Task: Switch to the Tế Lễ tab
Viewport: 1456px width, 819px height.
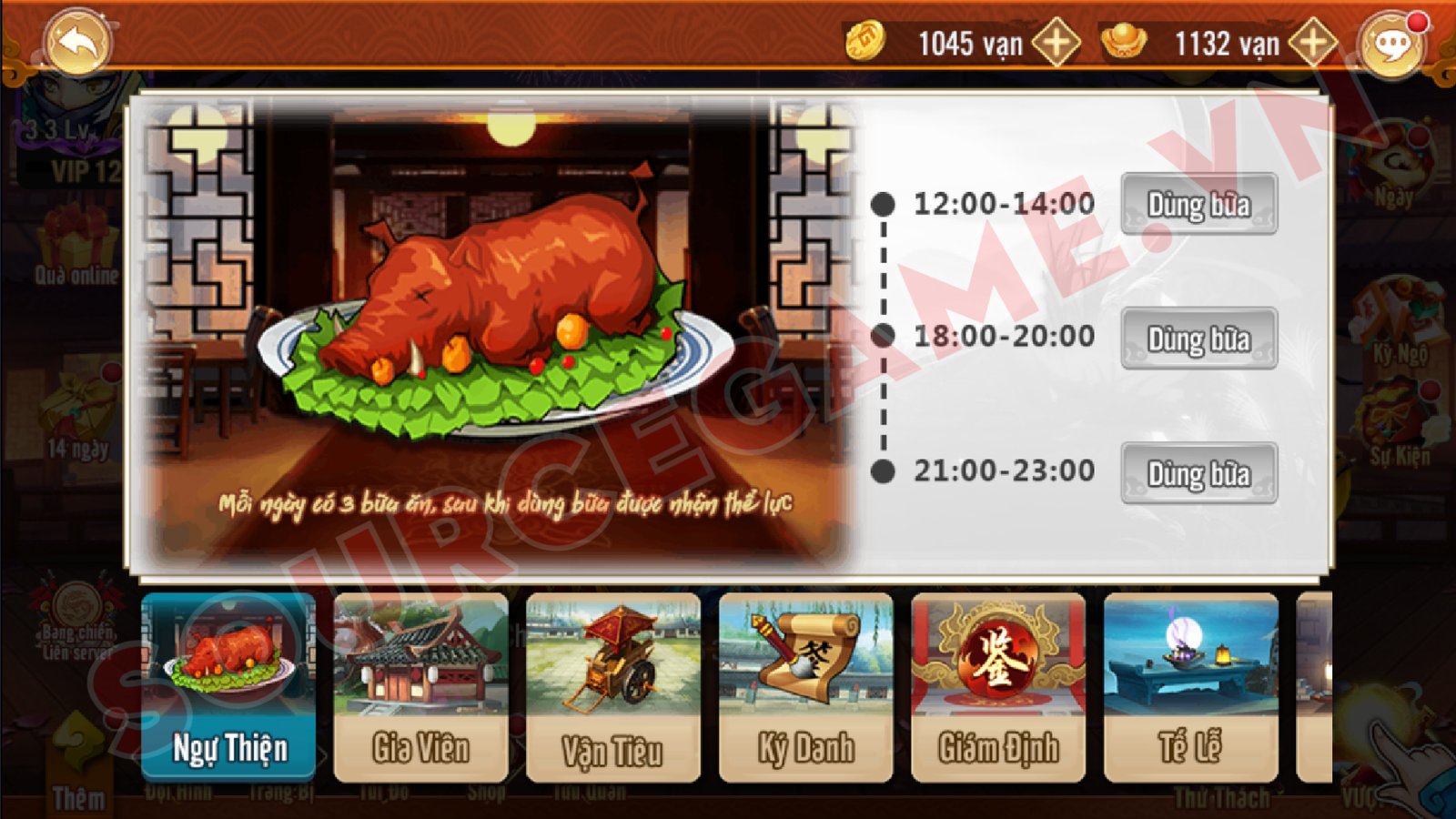Action: point(1190,687)
